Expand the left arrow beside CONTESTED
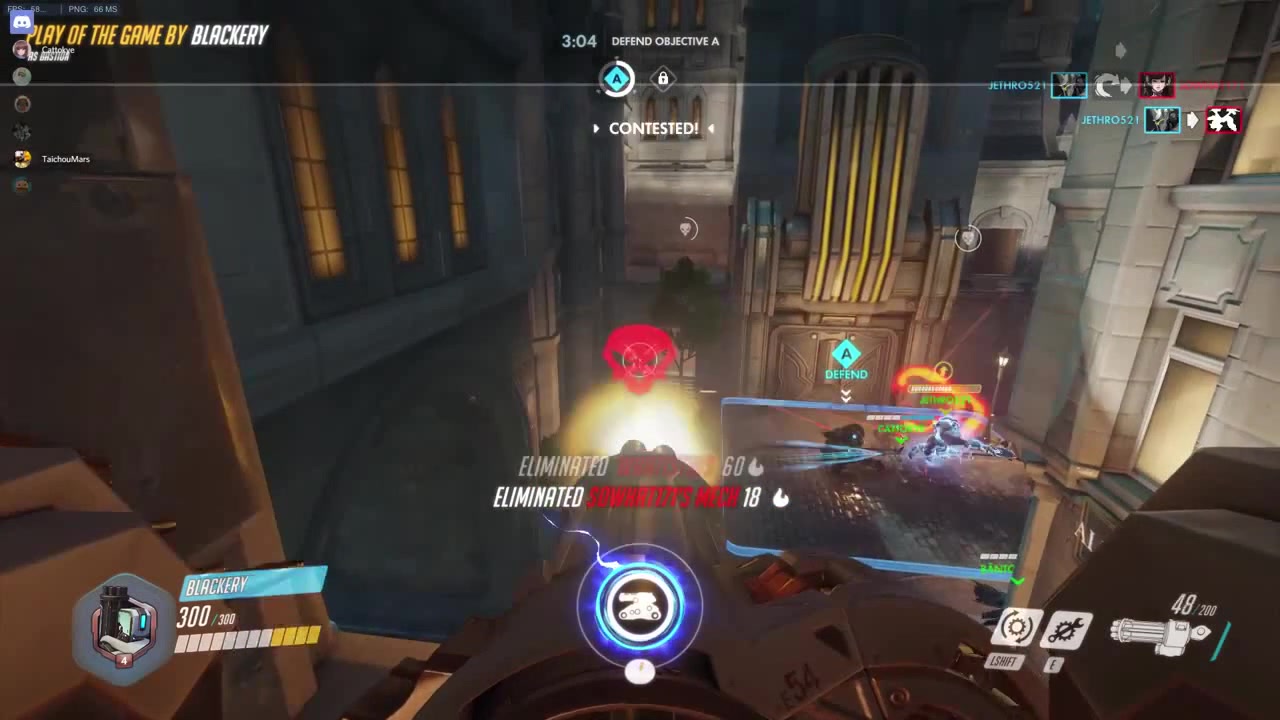Viewport: 1280px width, 720px height. click(596, 128)
